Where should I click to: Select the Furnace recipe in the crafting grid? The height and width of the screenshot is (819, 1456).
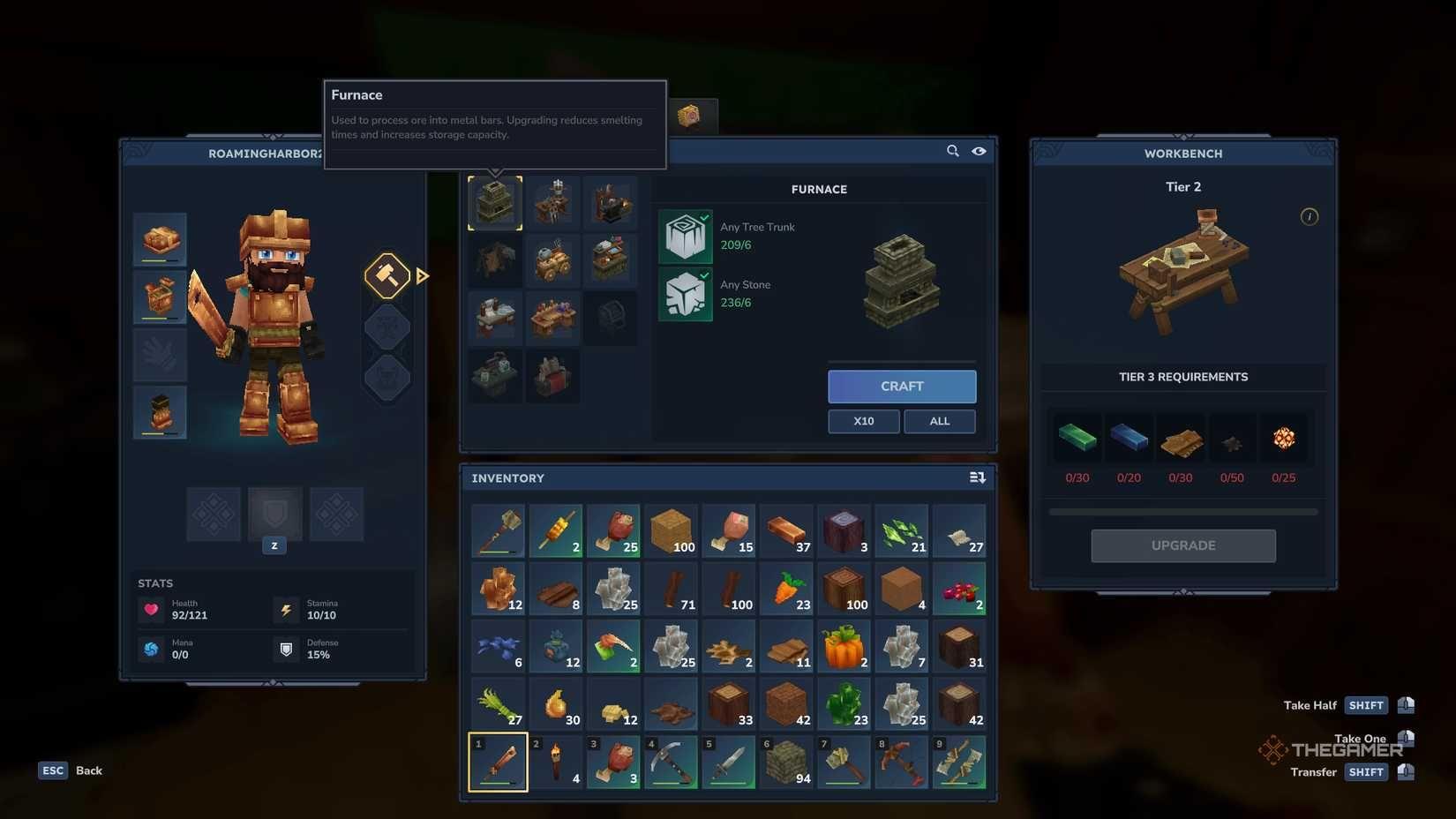[494, 202]
